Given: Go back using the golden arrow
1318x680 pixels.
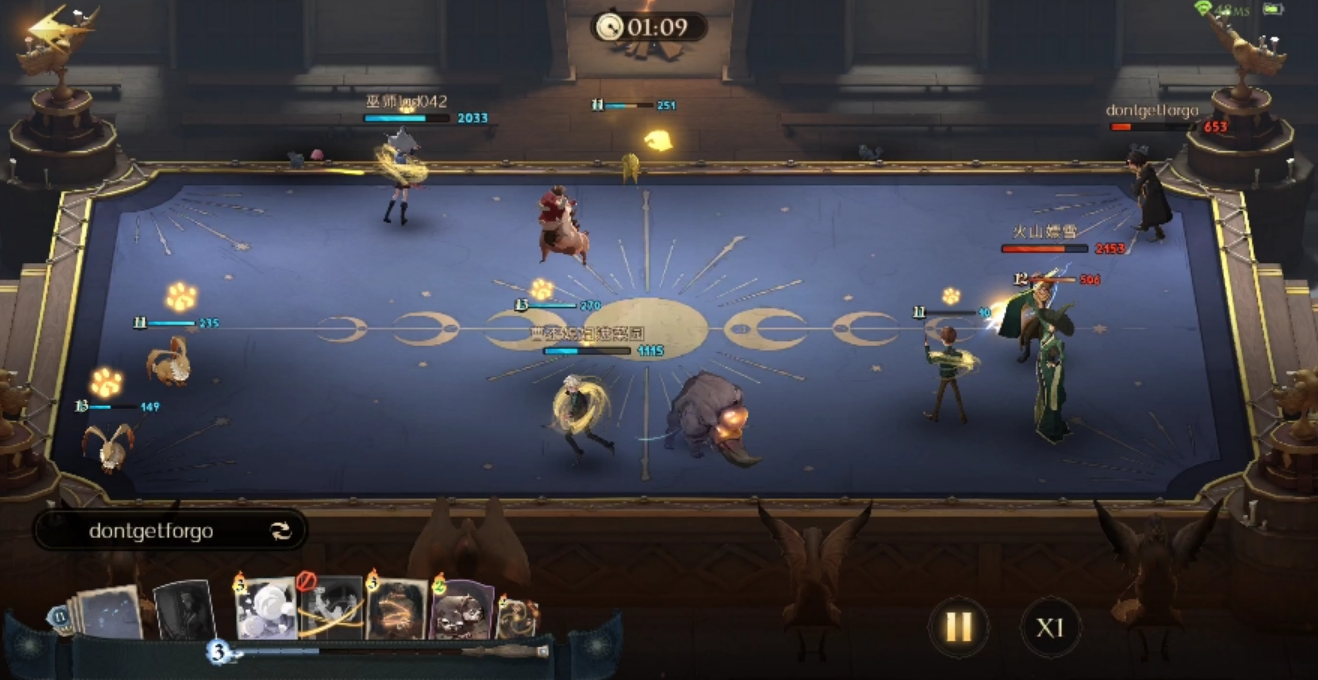Looking at the screenshot, I should [x=48, y=30].
